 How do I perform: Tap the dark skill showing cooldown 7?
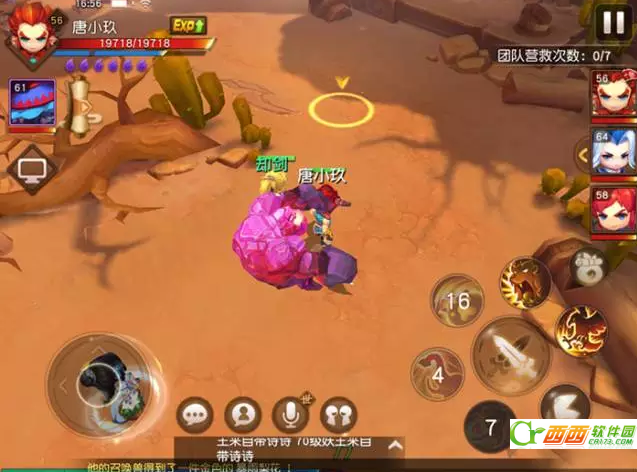(x=490, y=426)
